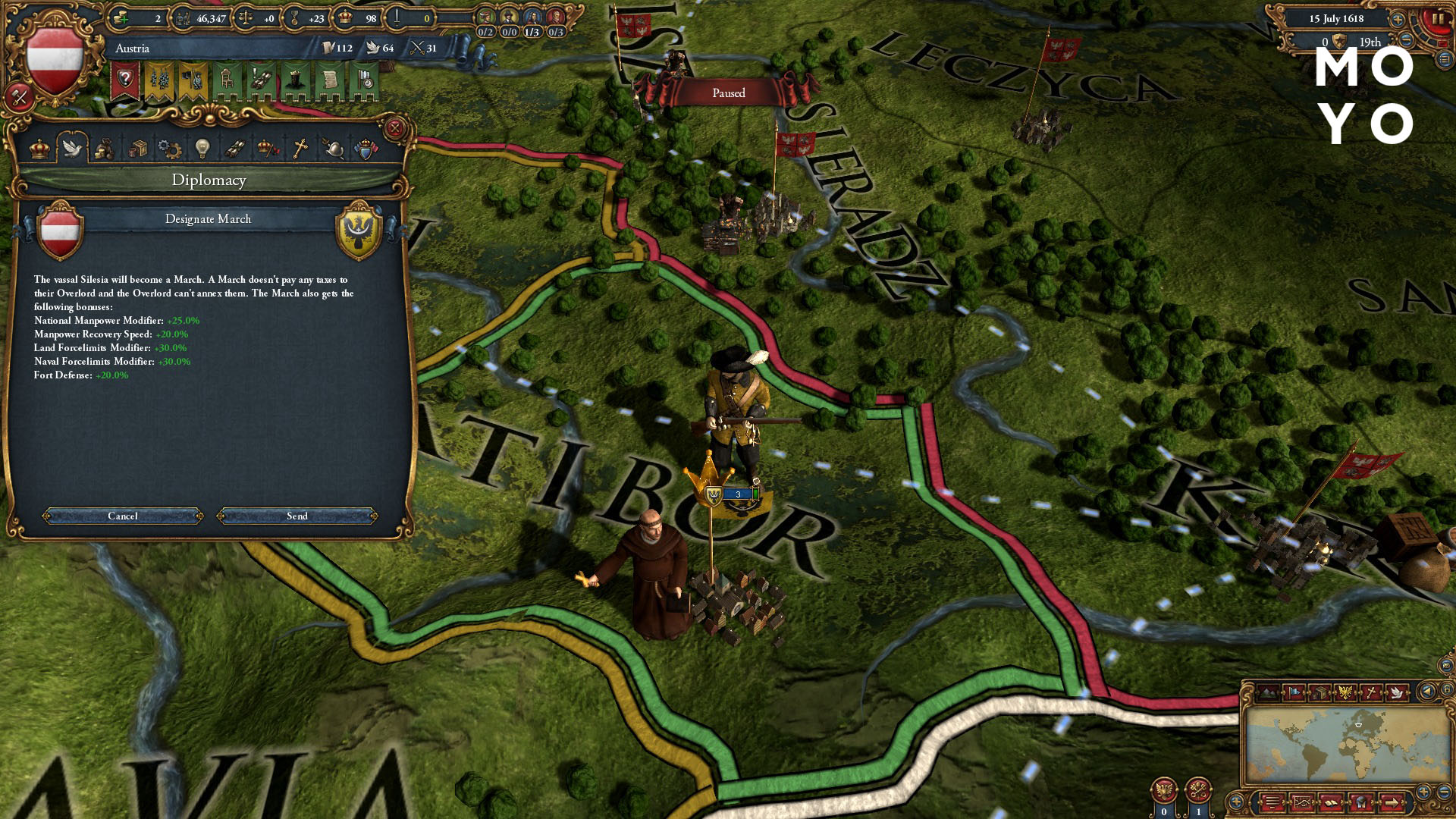Click the world minimap

(x=1346, y=743)
